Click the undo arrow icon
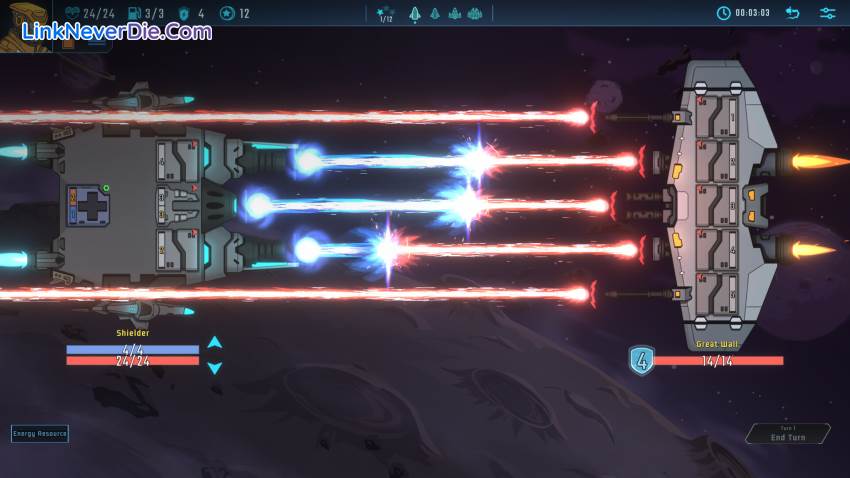Viewport: 850px width, 478px height. tap(792, 13)
